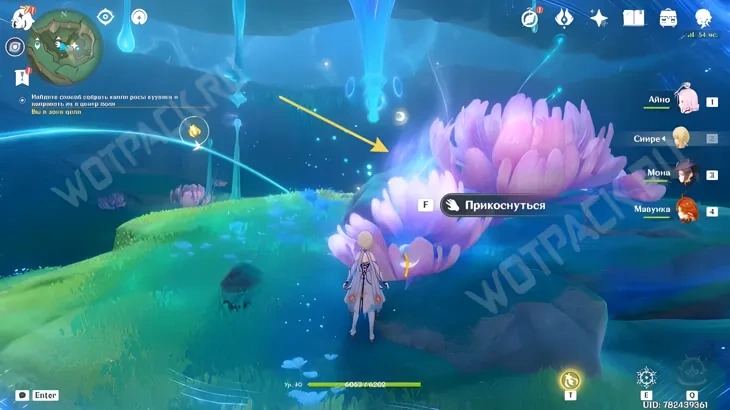Use the glowing yellow gadget icon
Viewport: 730px width, 410px height.
pyautogui.click(x=570, y=380)
